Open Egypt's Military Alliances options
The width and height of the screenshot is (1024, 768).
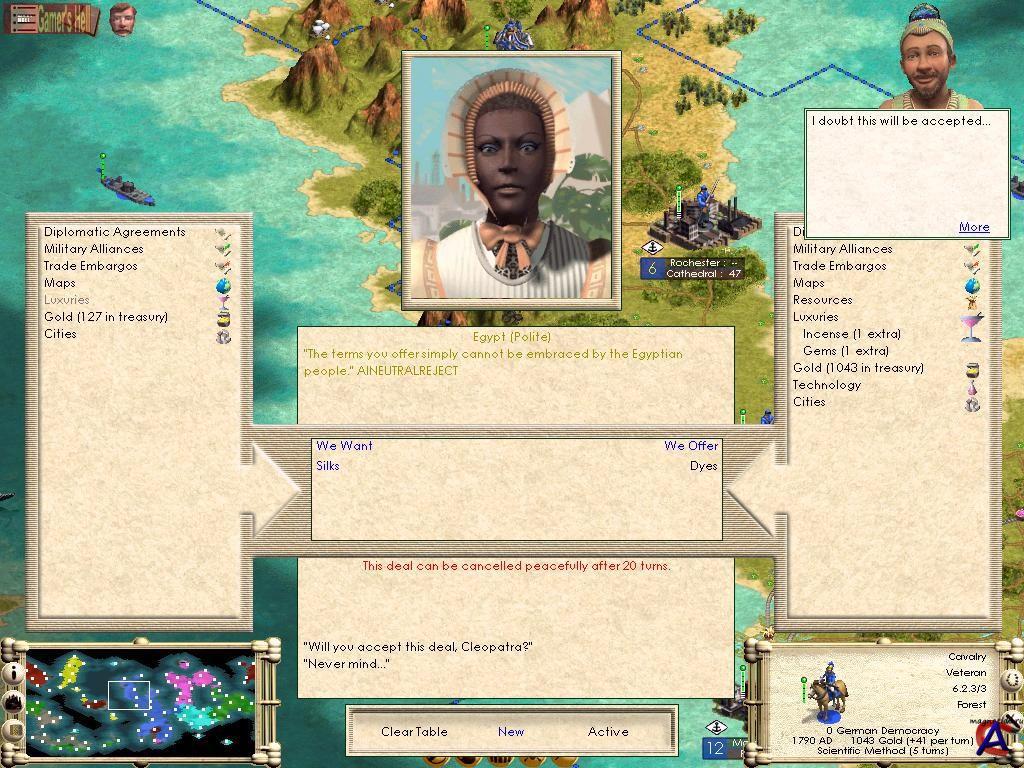click(x=93, y=249)
